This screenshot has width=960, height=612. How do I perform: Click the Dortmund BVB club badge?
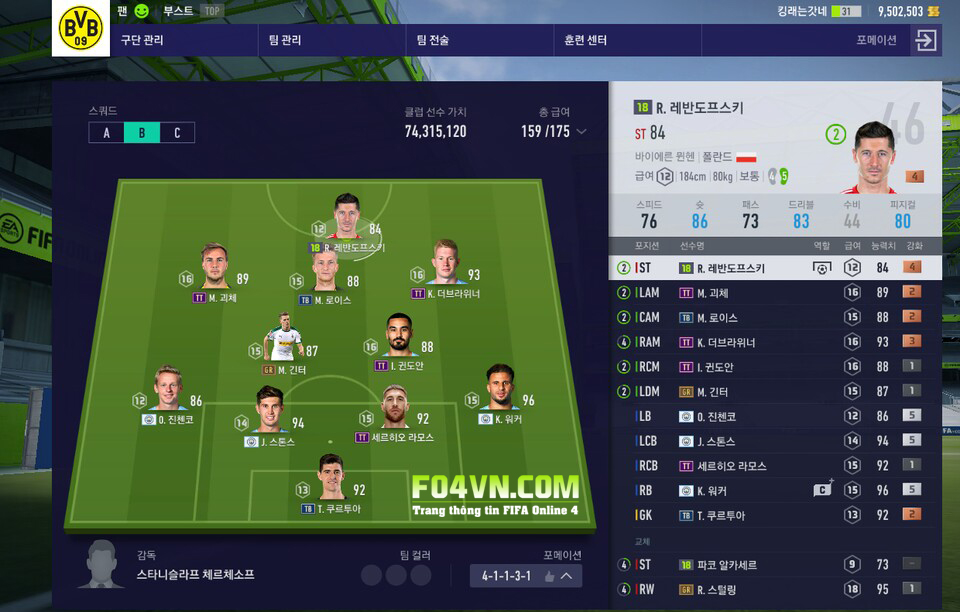point(80,28)
